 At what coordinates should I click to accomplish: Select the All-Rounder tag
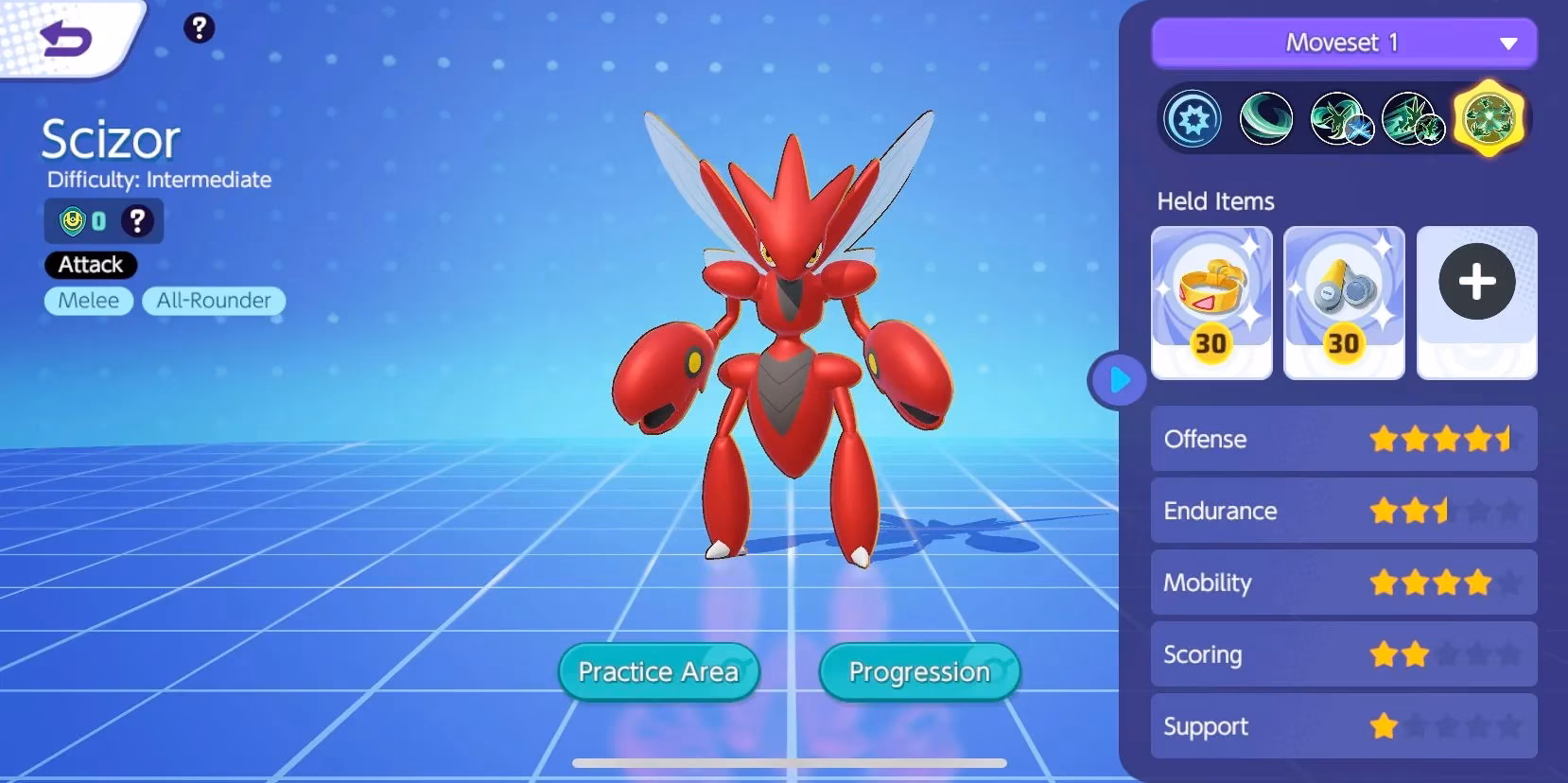(x=213, y=301)
